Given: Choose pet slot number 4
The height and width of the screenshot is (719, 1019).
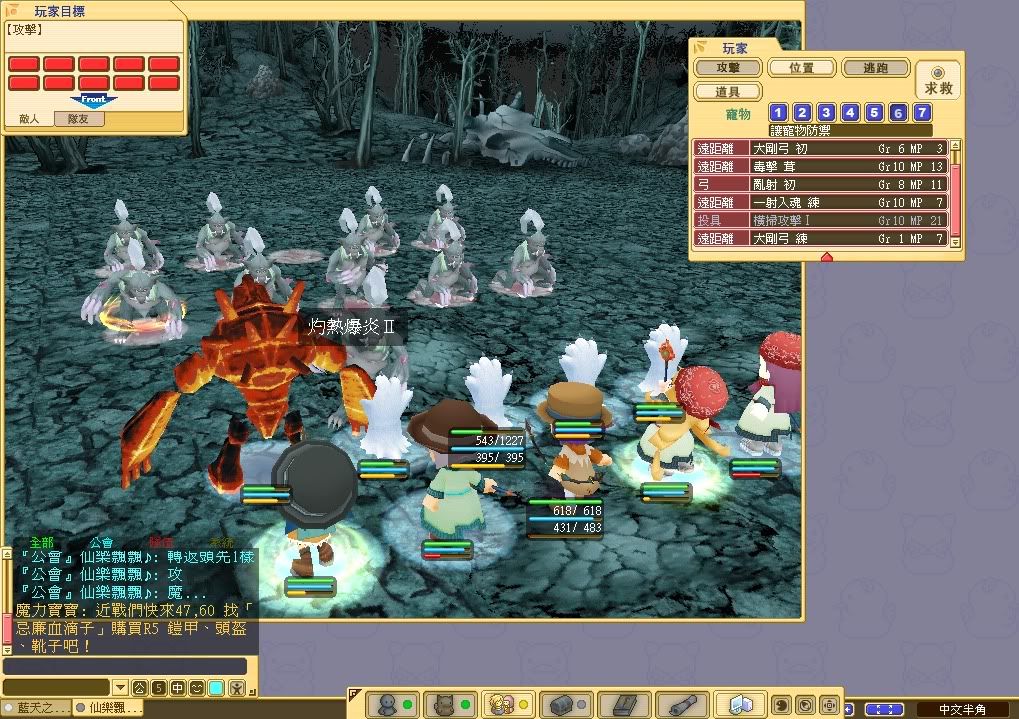Looking at the screenshot, I should (x=850, y=113).
